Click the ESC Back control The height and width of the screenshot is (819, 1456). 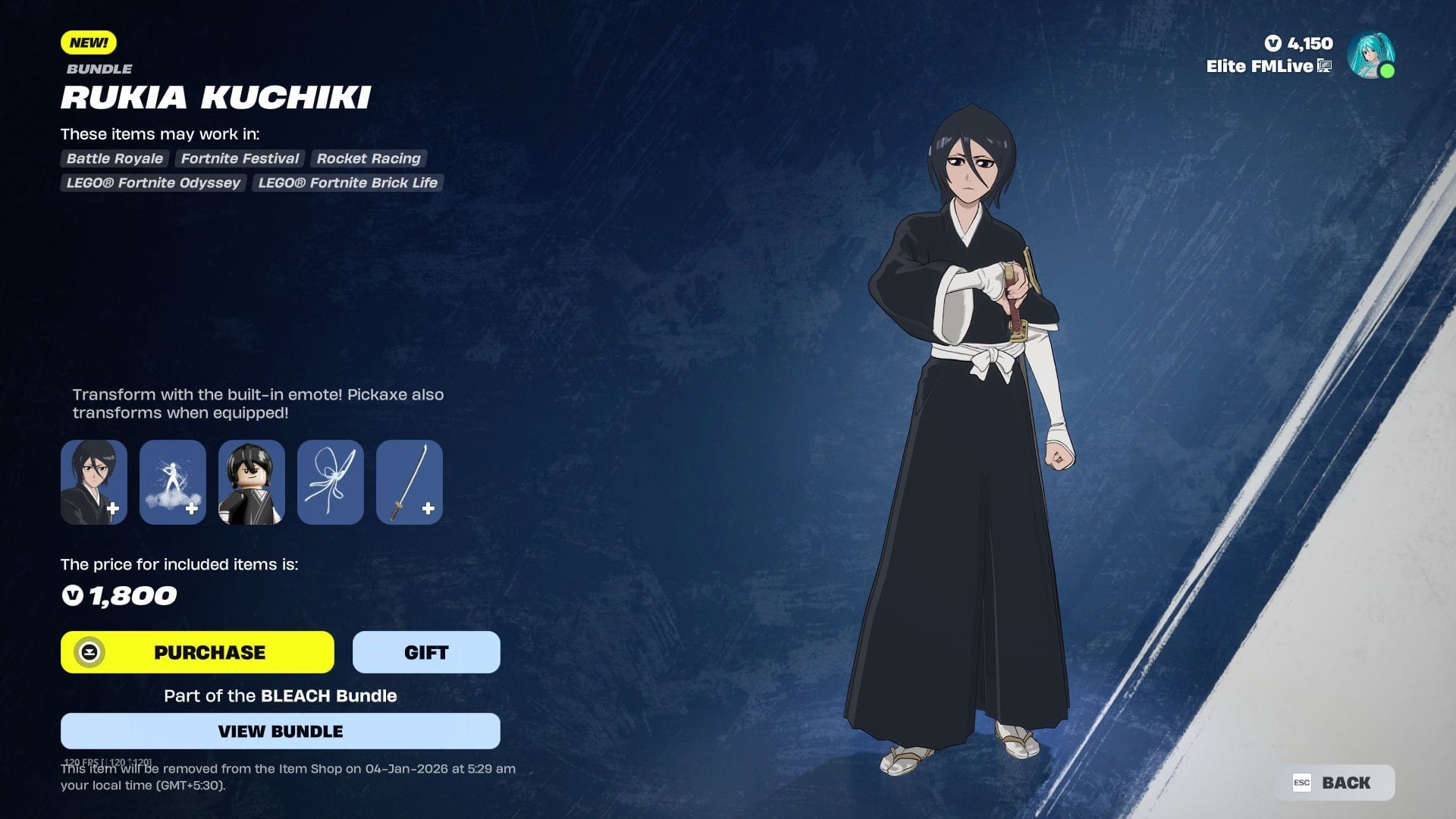[x=1335, y=783]
